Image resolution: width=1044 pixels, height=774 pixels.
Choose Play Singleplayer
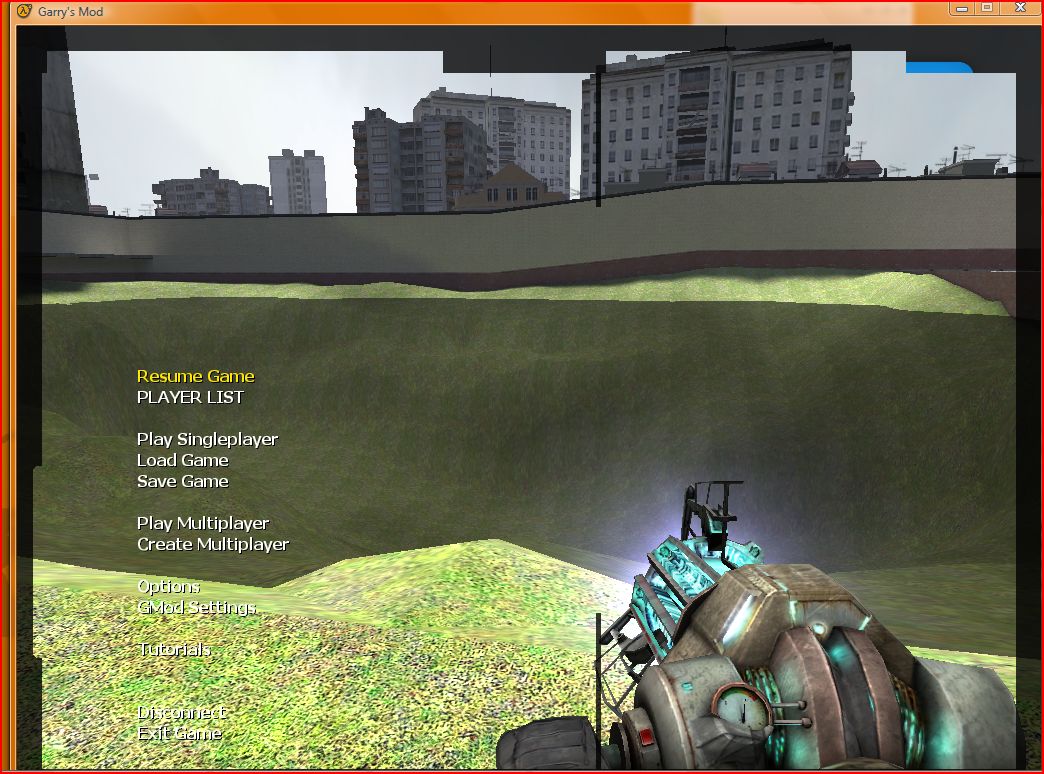[x=207, y=439]
